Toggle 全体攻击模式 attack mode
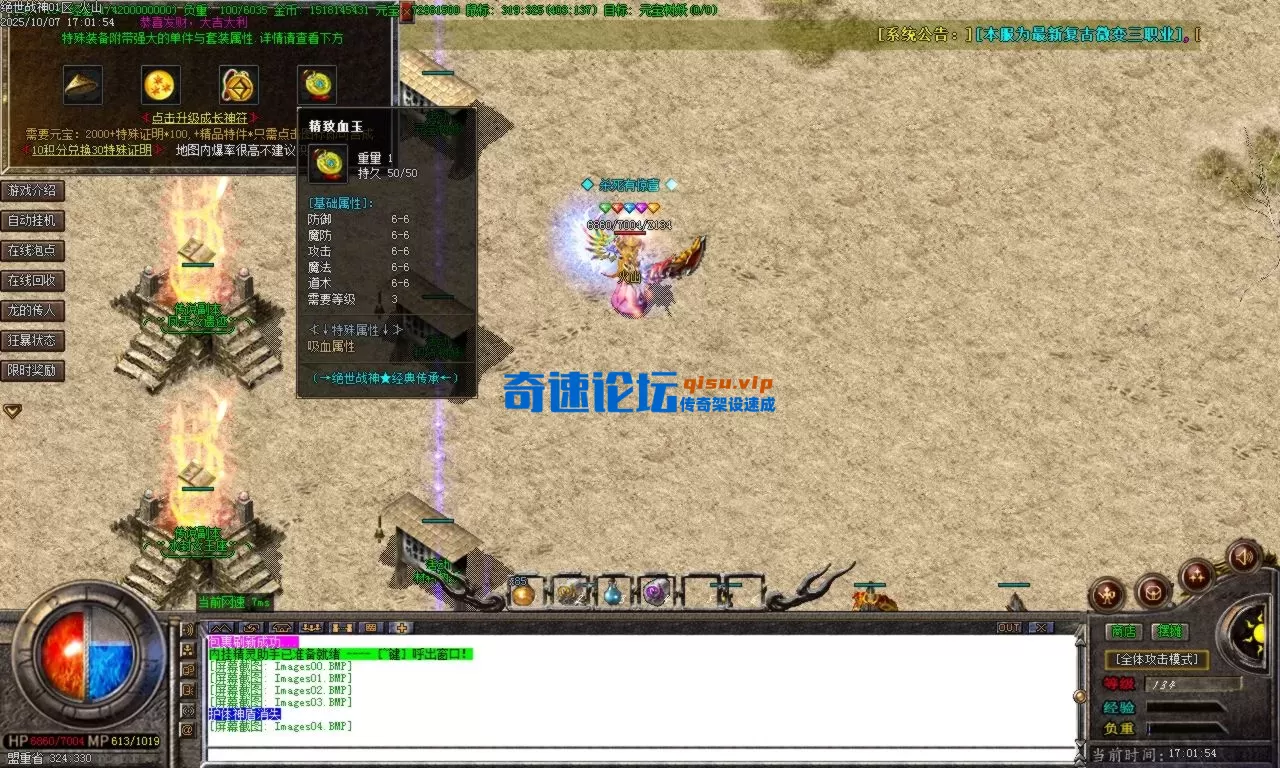Image resolution: width=1280 pixels, height=768 pixels. click(x=1157, y=660)
